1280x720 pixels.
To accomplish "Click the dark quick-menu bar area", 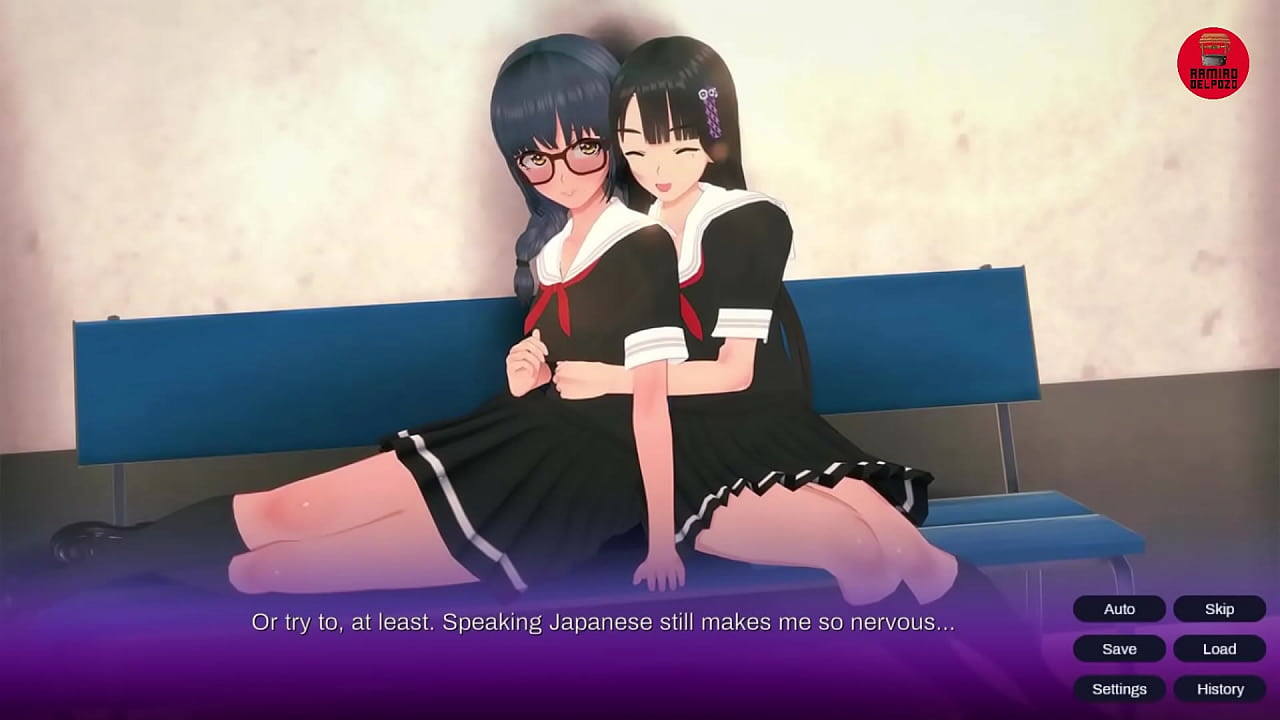I will coord(1170,650).
